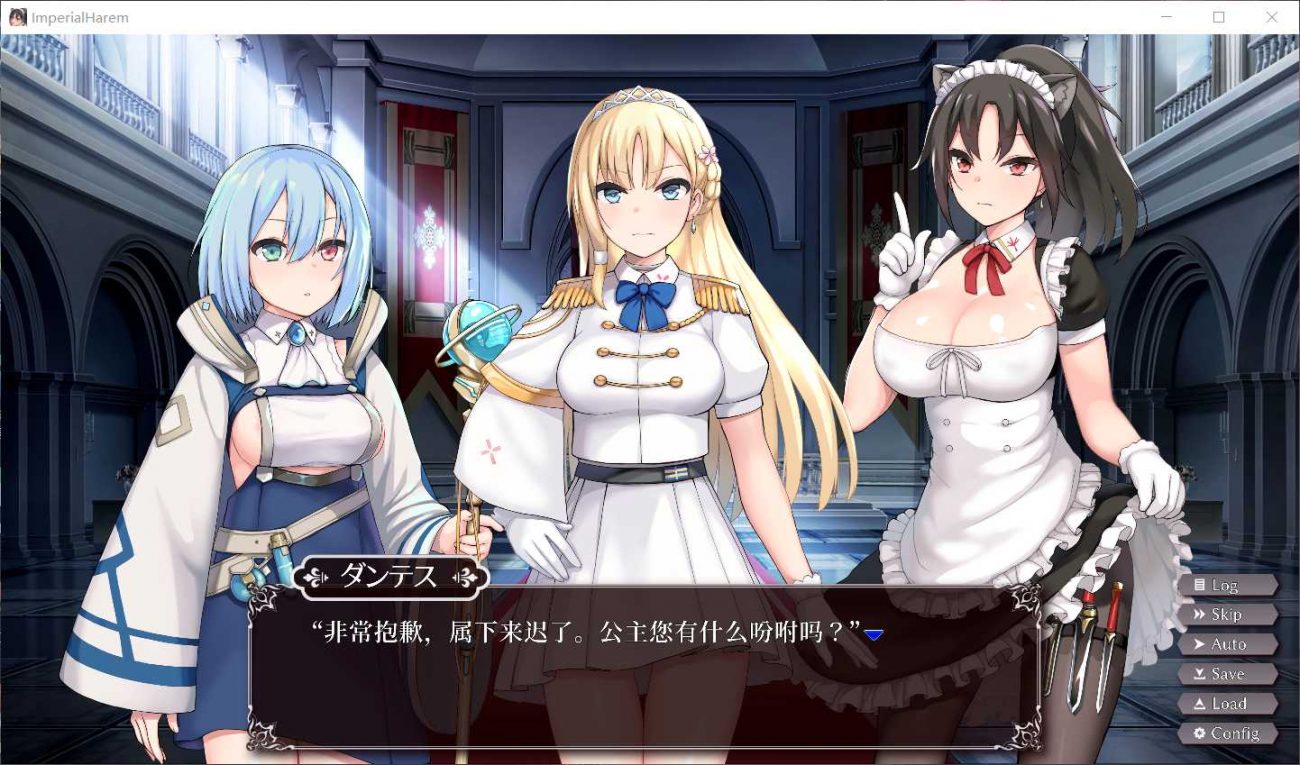
Task: Click the Log list icon
Action: 1198,585
